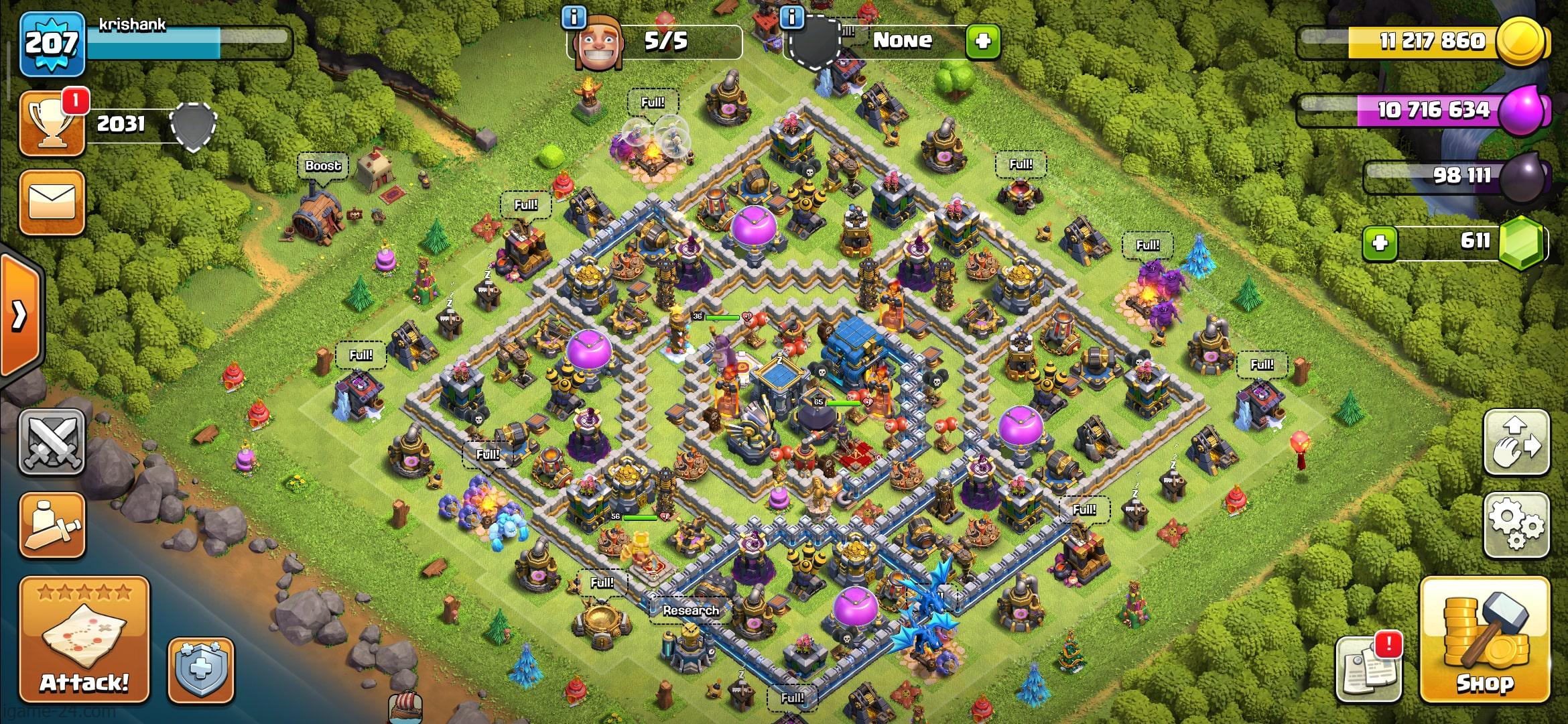This screenshot has height=724, width=1568.
Task: Open the mail inbox envelope
Action: coord(52,202)
